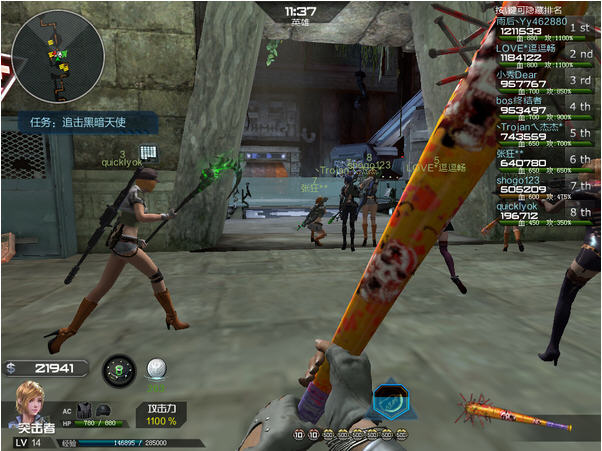Choose the 张狂 6th place row
Image resolution: width=602 pixels, height=451 pixels.
click(544, 160)
